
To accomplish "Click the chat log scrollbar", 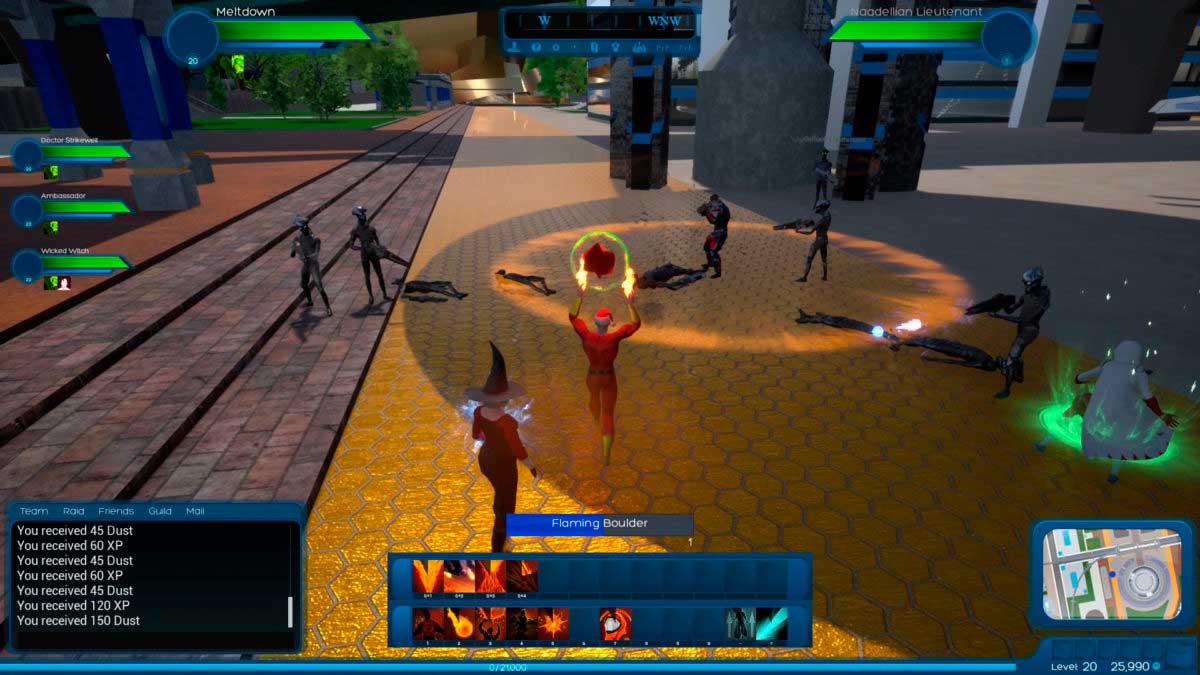I will pos(291,611).
